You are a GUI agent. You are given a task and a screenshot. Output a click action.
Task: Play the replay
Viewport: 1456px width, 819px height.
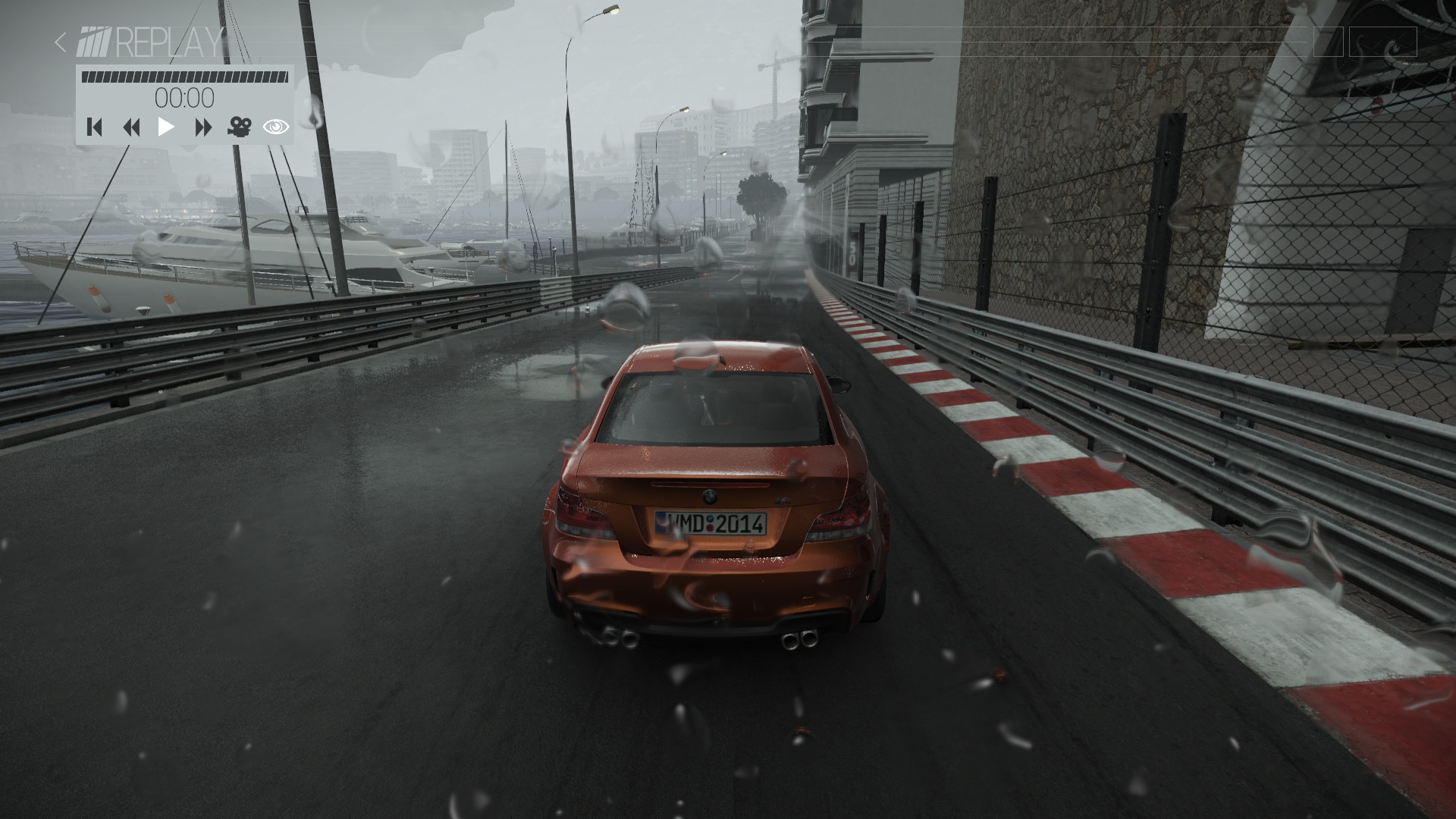(x=166, y=127)
